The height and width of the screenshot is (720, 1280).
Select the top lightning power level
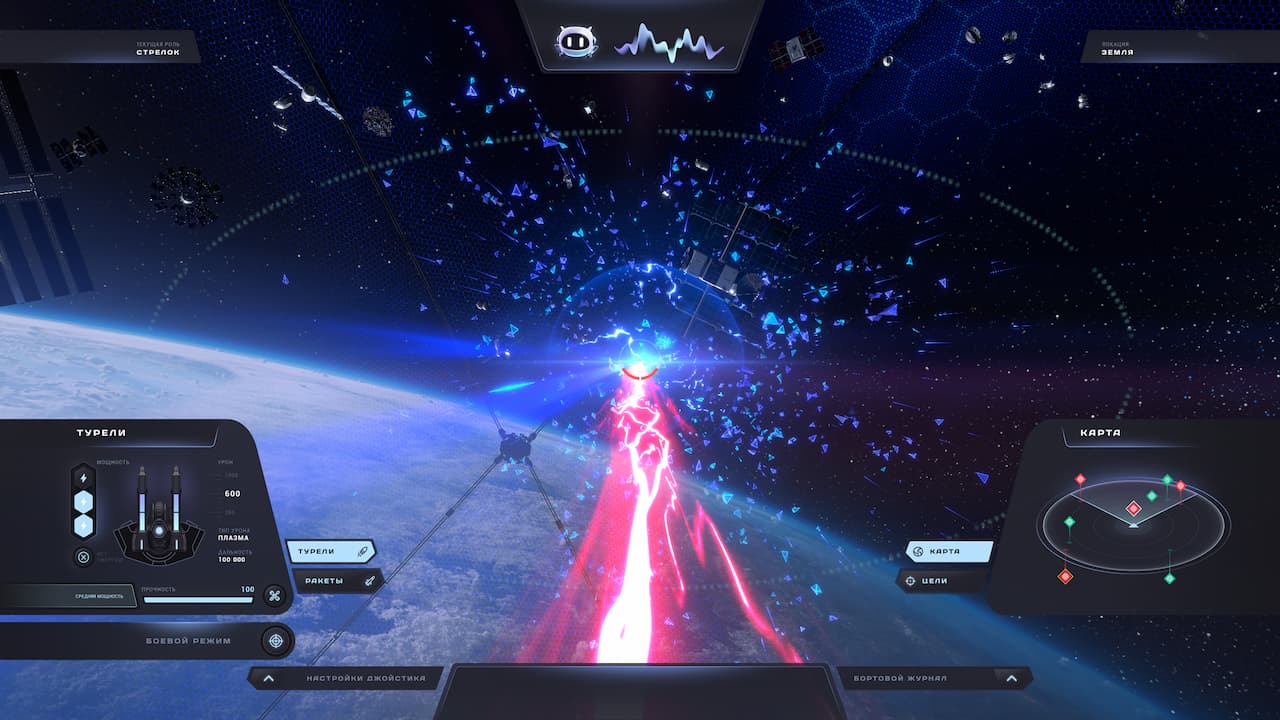pos(84,478)
